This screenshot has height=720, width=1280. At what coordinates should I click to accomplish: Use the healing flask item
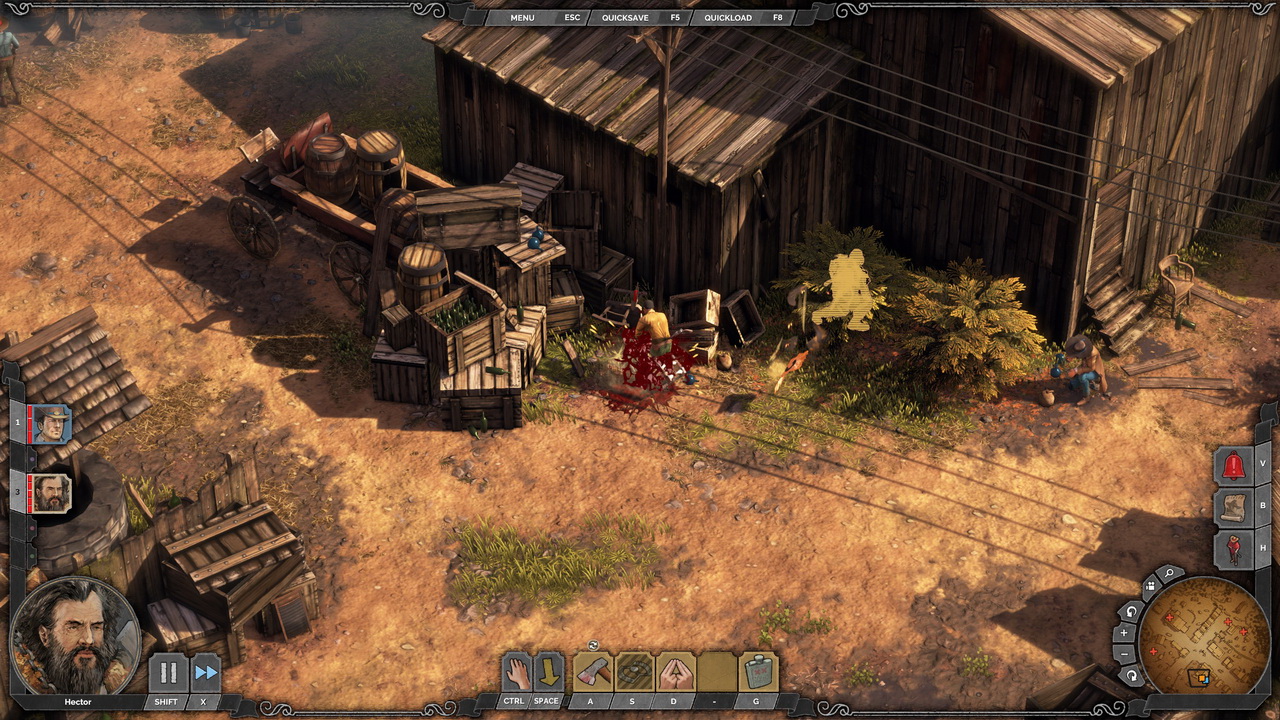(758, 672)
